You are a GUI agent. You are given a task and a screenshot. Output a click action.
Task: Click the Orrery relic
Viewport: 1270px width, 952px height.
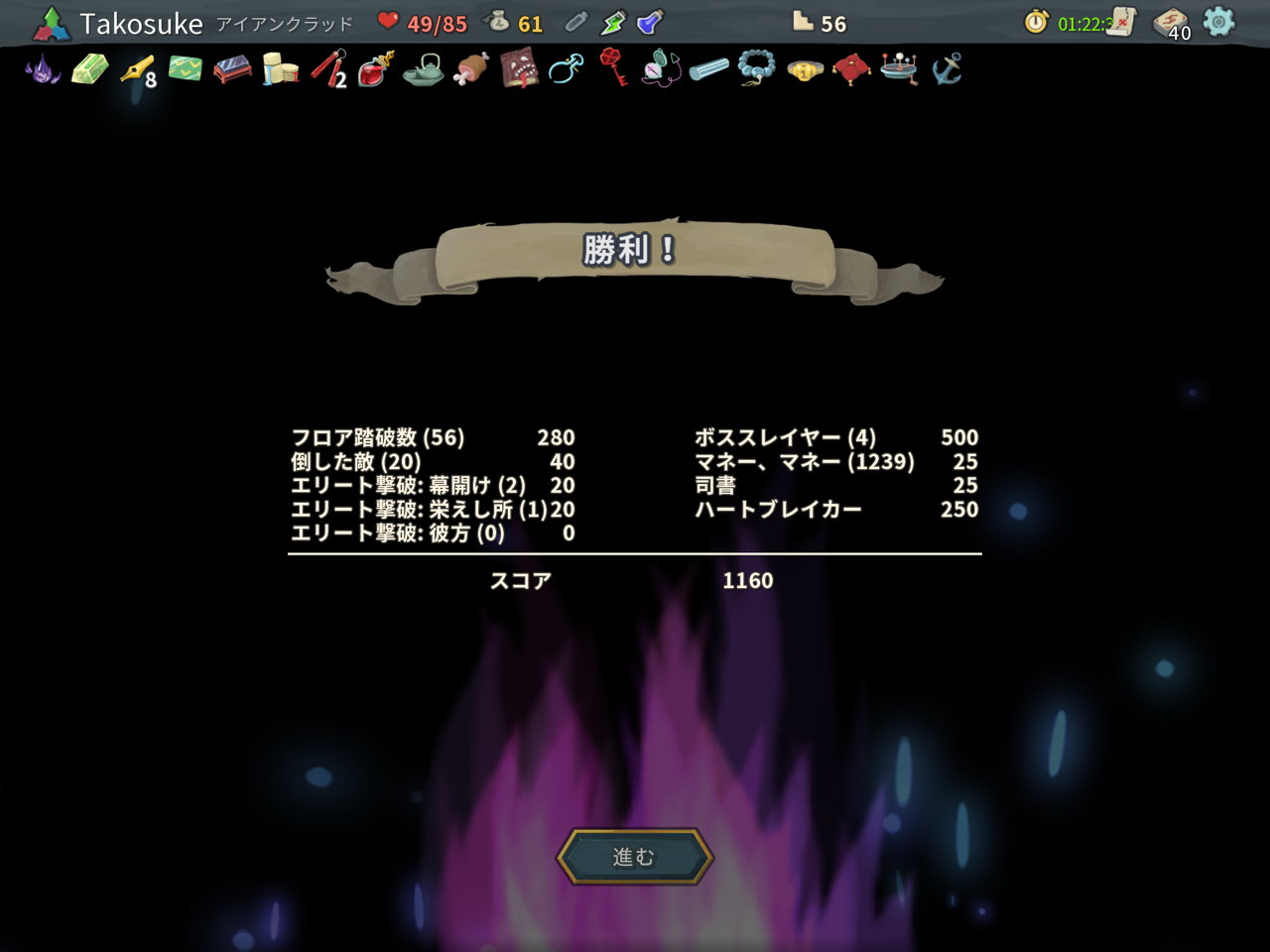(898, 69)
